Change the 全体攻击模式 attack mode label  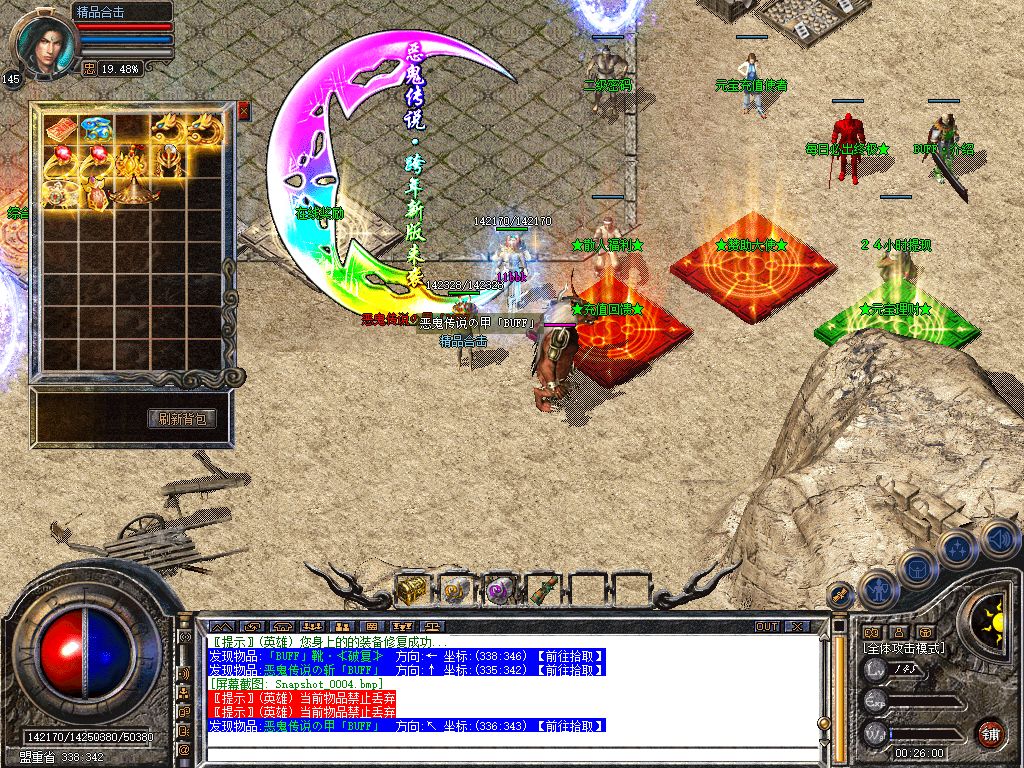pos(903,648)
